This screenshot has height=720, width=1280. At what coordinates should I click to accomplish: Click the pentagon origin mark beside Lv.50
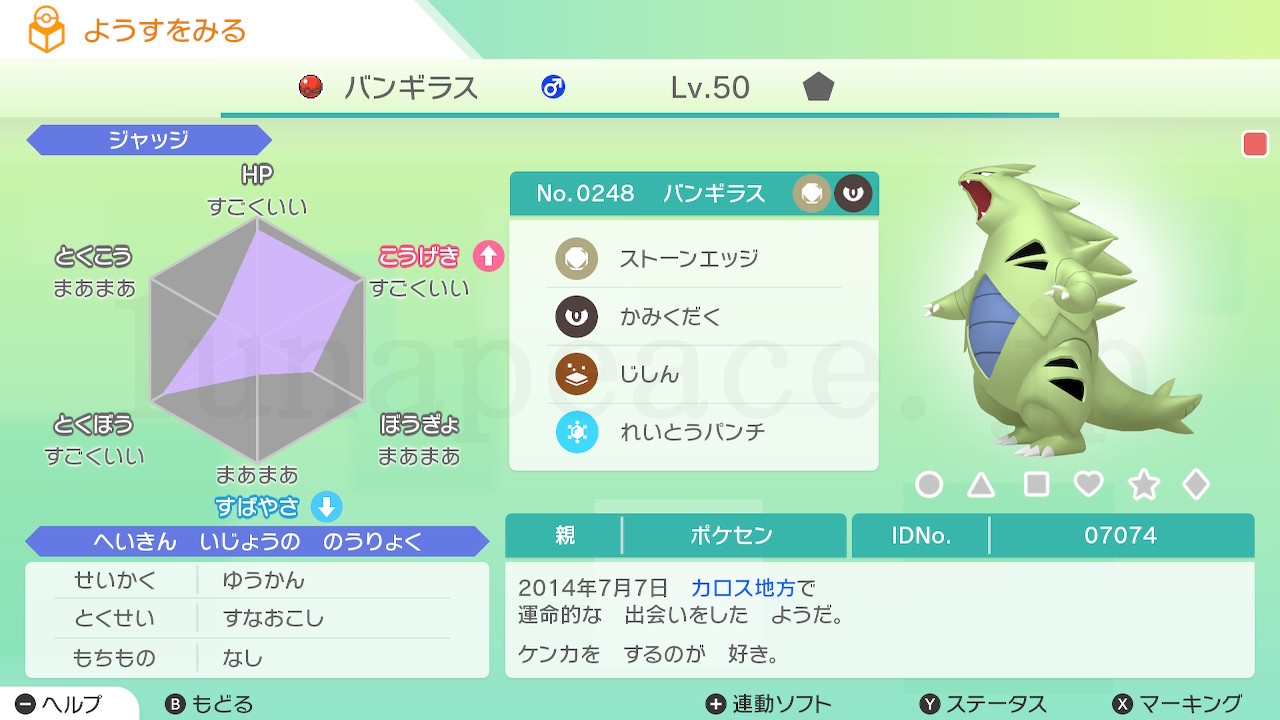[x=818, y=87]
